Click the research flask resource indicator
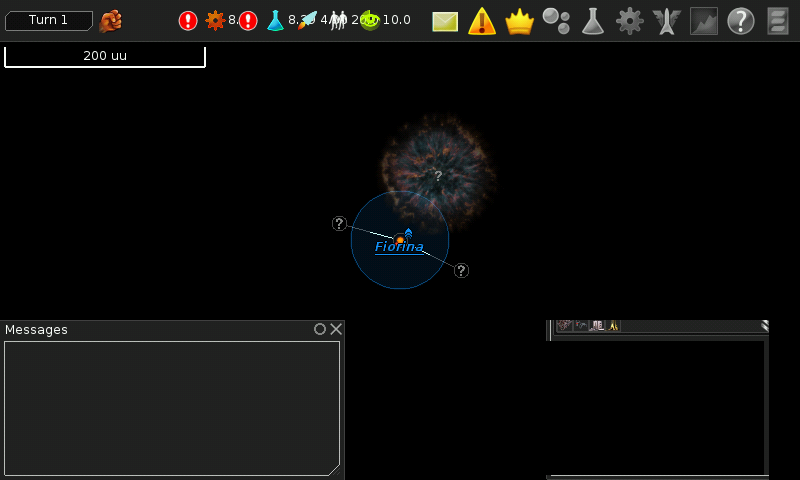 point(275,20)
